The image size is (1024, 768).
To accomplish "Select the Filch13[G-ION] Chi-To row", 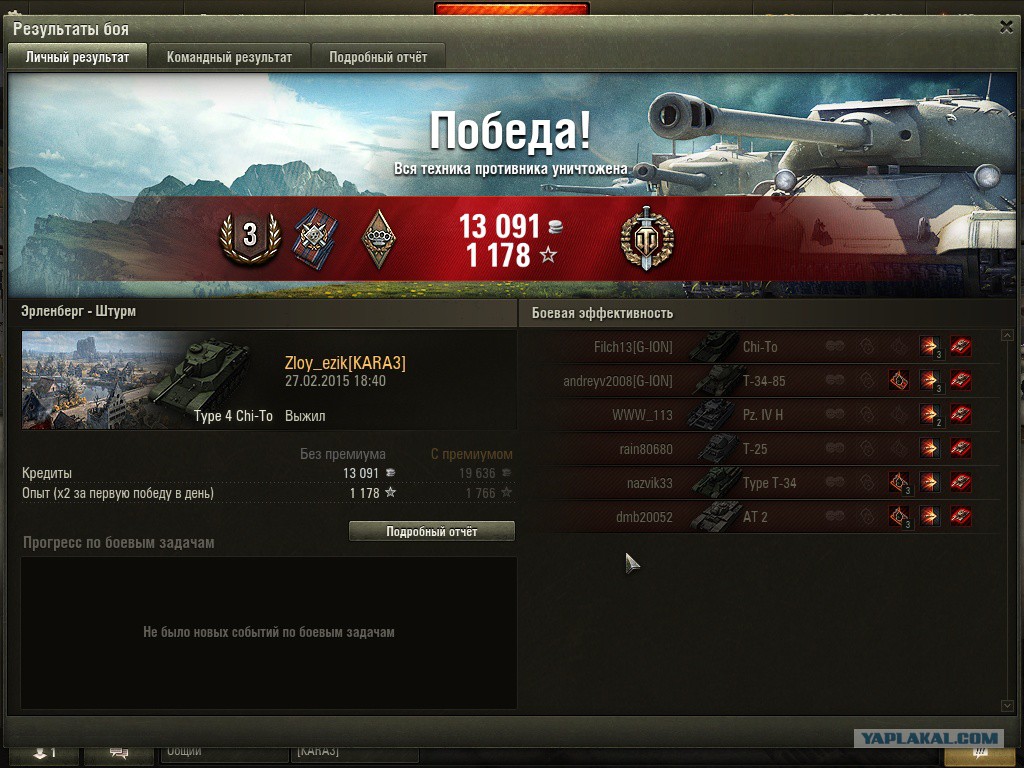I will tap(760, 348).
